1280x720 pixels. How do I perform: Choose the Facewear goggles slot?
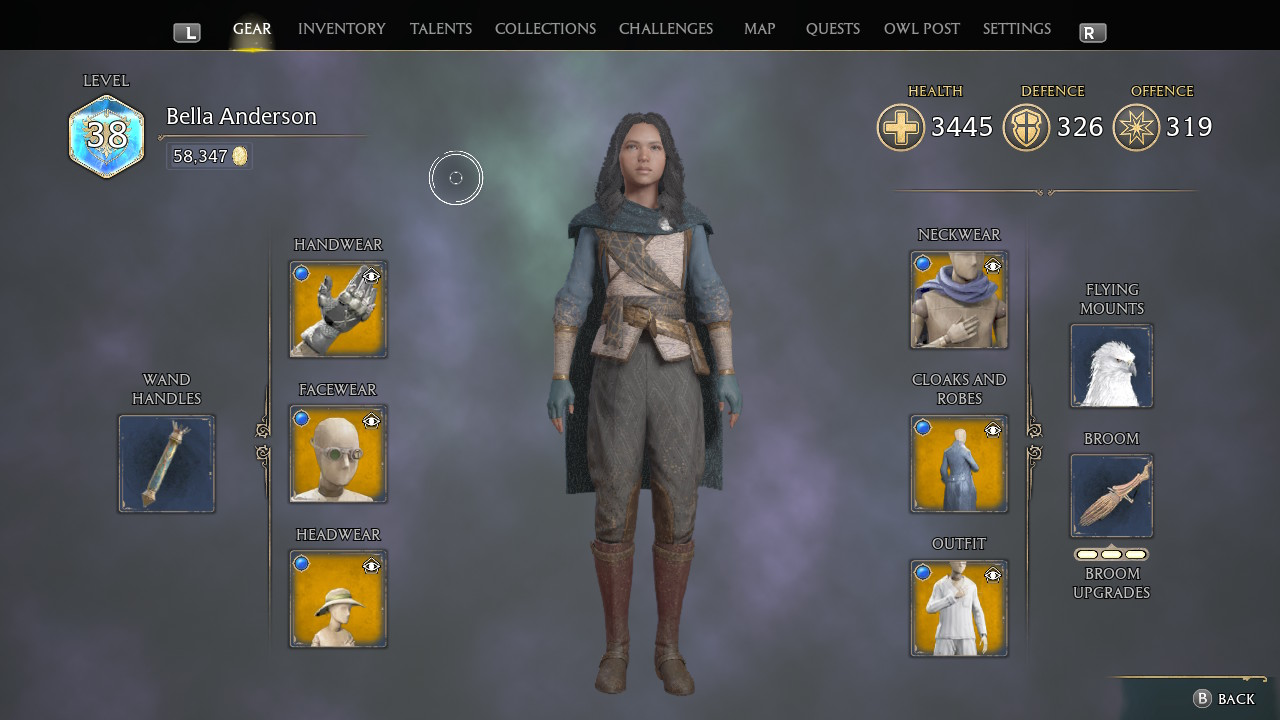coord(338,455)
